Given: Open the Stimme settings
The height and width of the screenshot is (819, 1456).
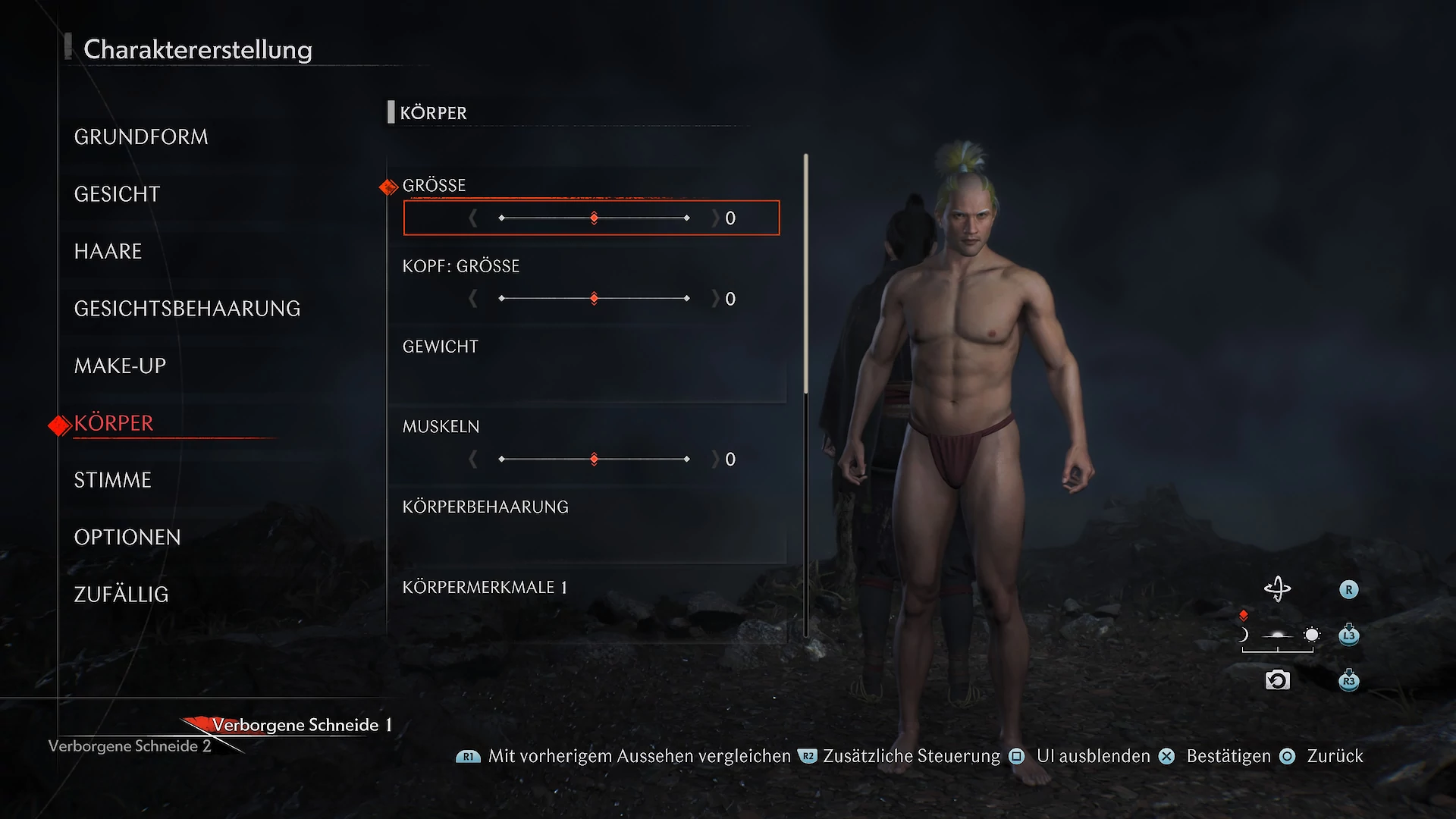Looking at the screenshot, I should click(x=112, y=480).
